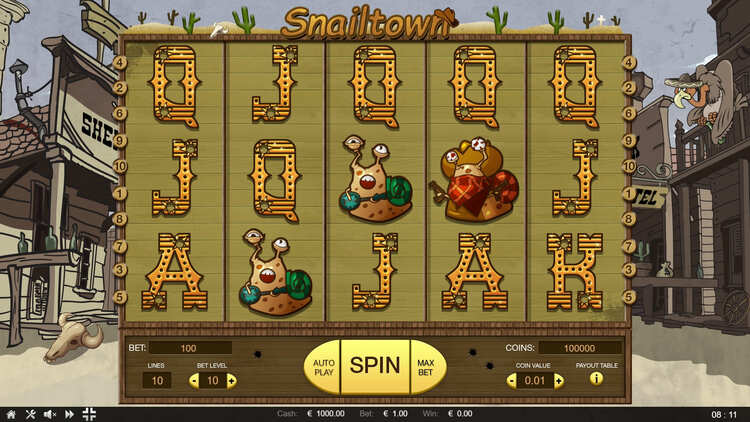The width and height of the screenshot is (750, 422).
Task: Select payline number 5 on left side
Action: pos(121,297)
